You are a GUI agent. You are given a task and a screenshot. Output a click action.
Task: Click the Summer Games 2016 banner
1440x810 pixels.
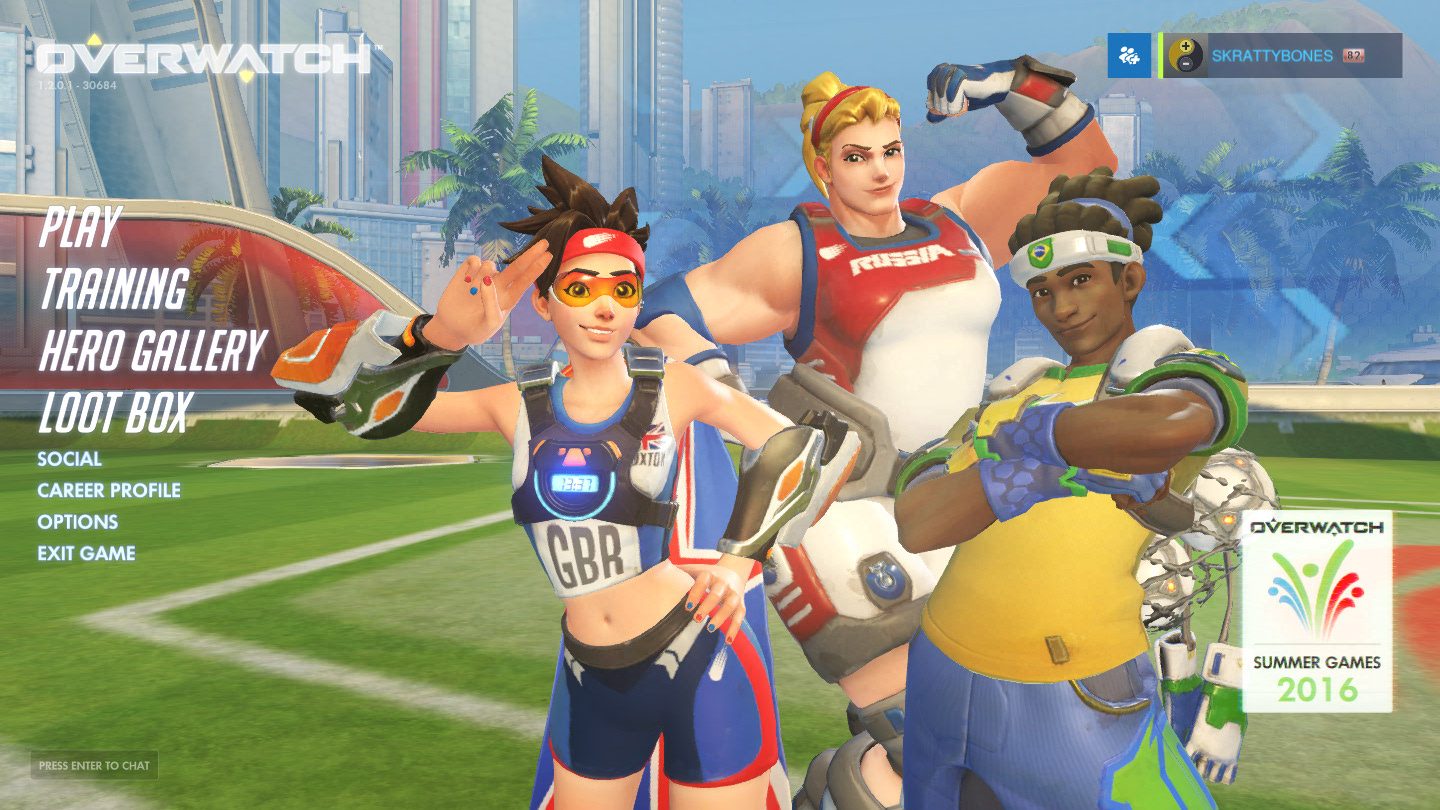1317,611
